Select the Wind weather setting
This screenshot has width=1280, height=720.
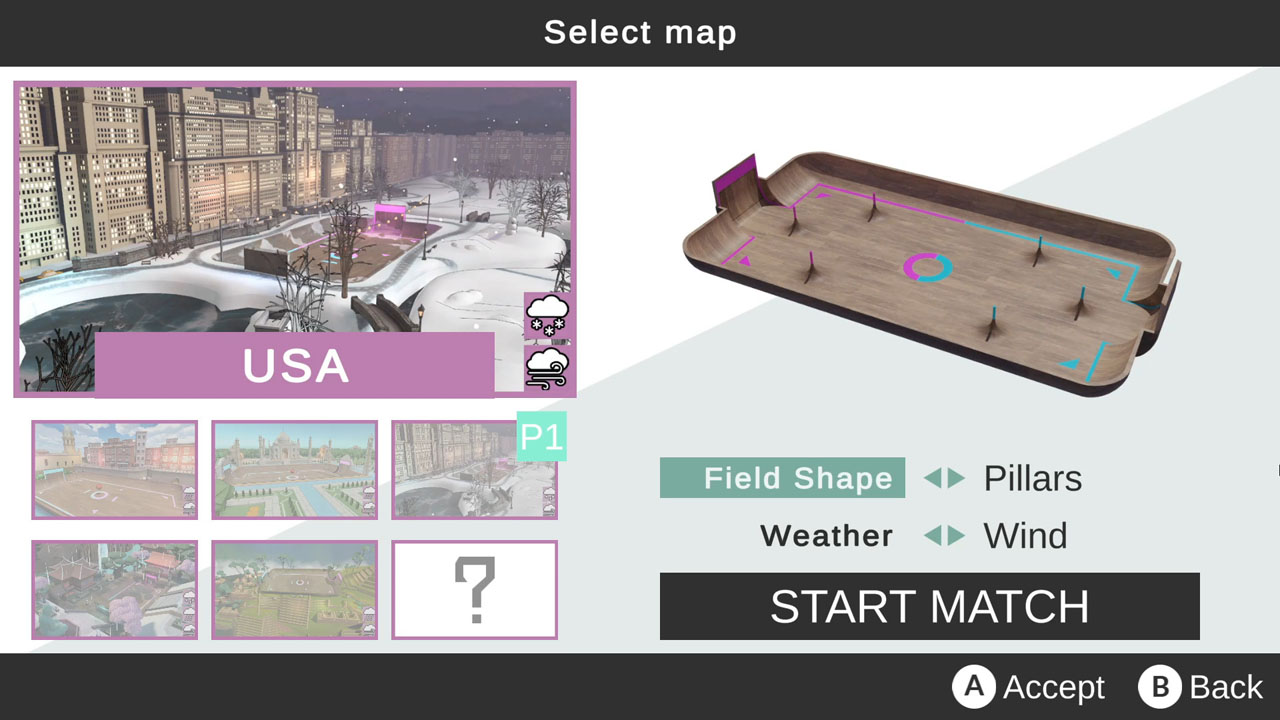[x=1026, y=536]
